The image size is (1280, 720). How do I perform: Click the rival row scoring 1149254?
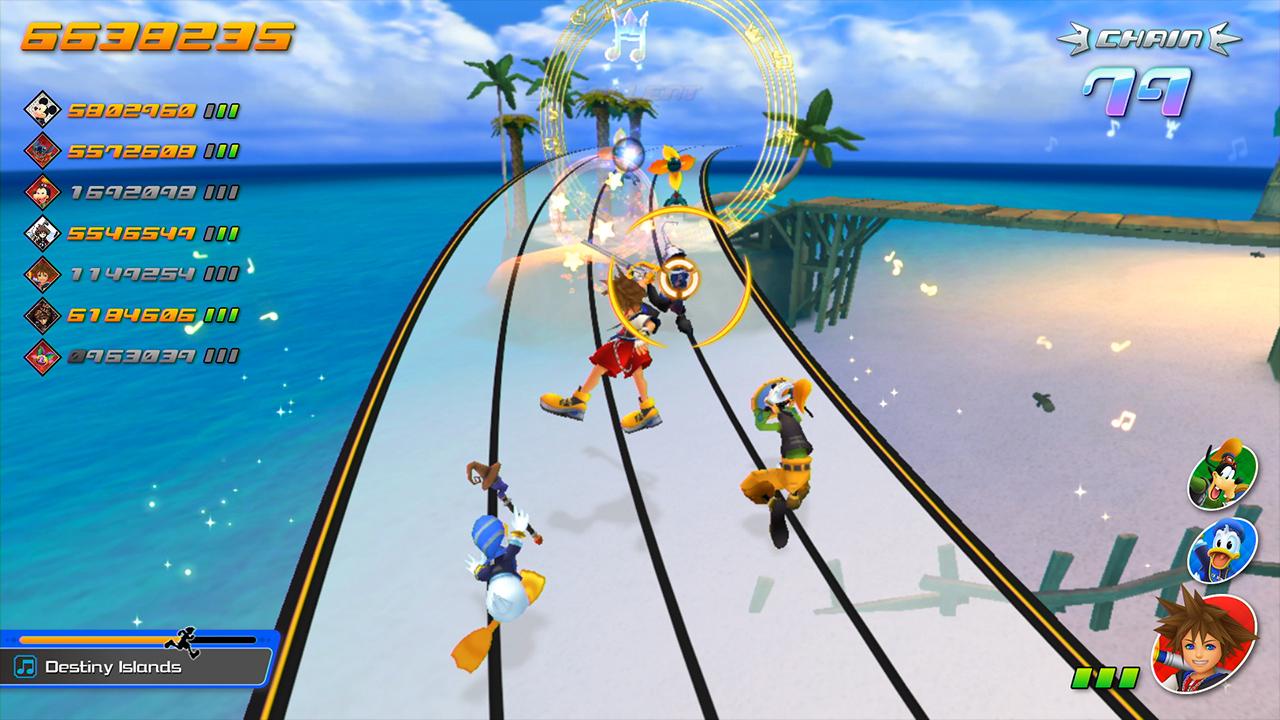pos(132,274)
